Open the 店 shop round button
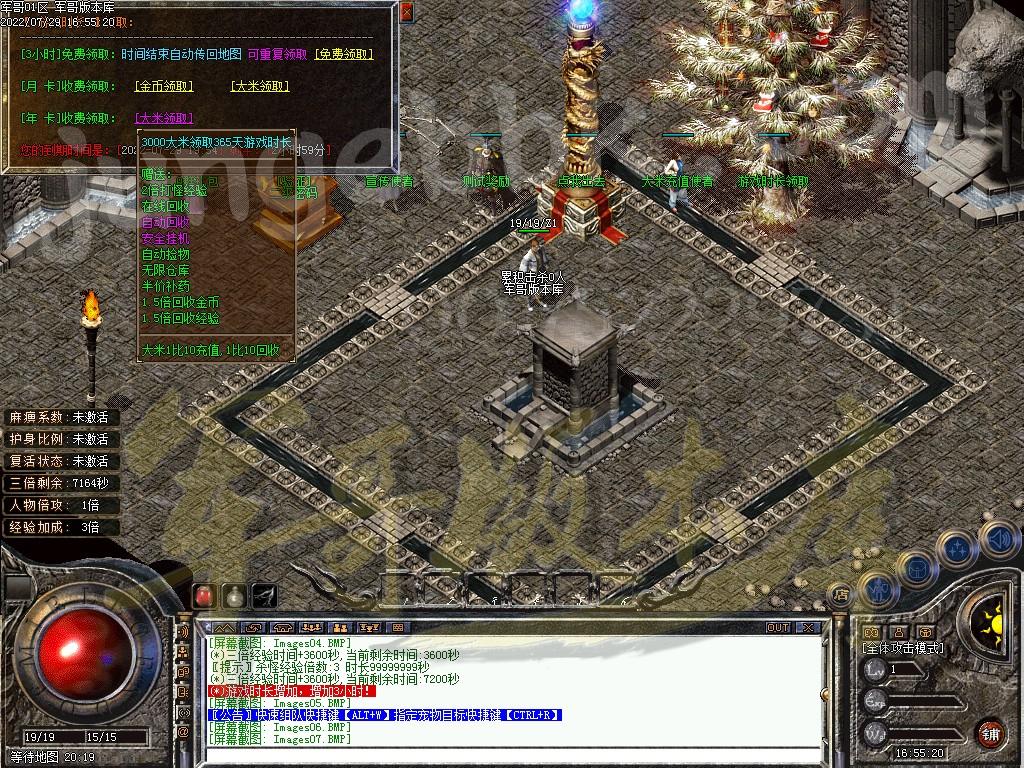The height and width of the screenshot is (768, 1024). pos(841,594)
